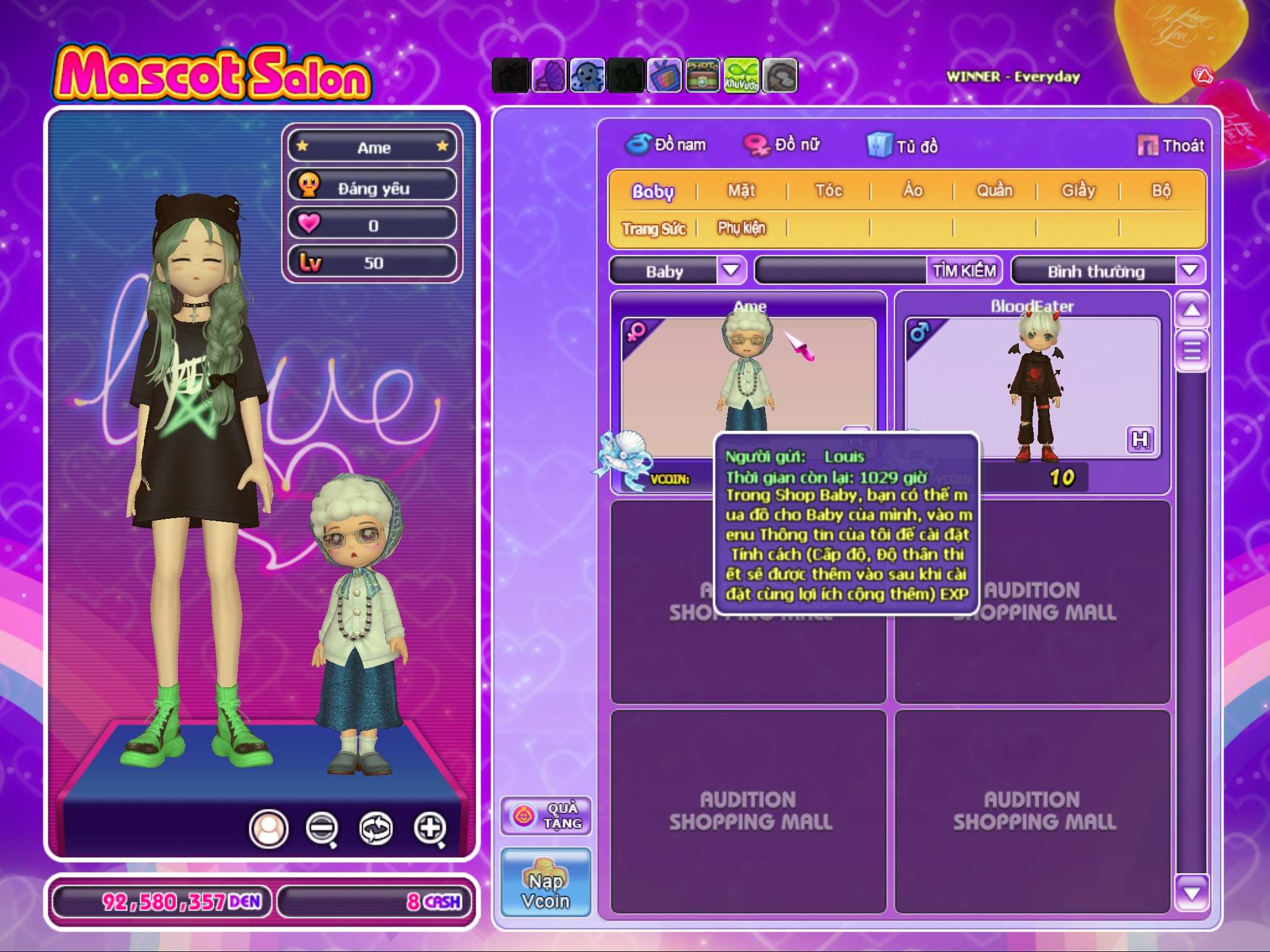
Task: Expand the Baby filter dropdown
Action: tap(731, 270)
